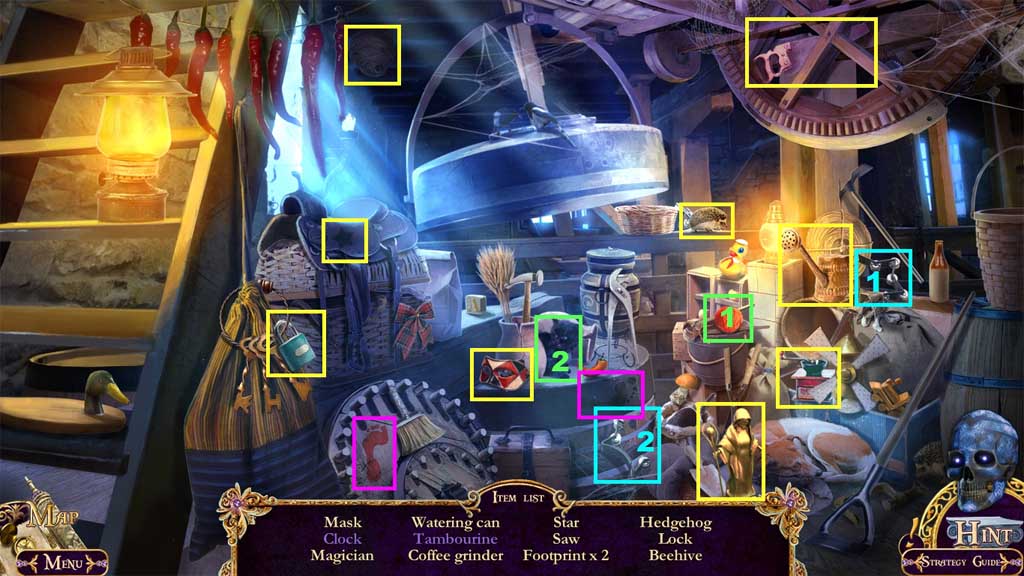Viewport: 1024px width, 576px height.
Task: Open the Strategy Guide
Action: click(x=960, y=562)
